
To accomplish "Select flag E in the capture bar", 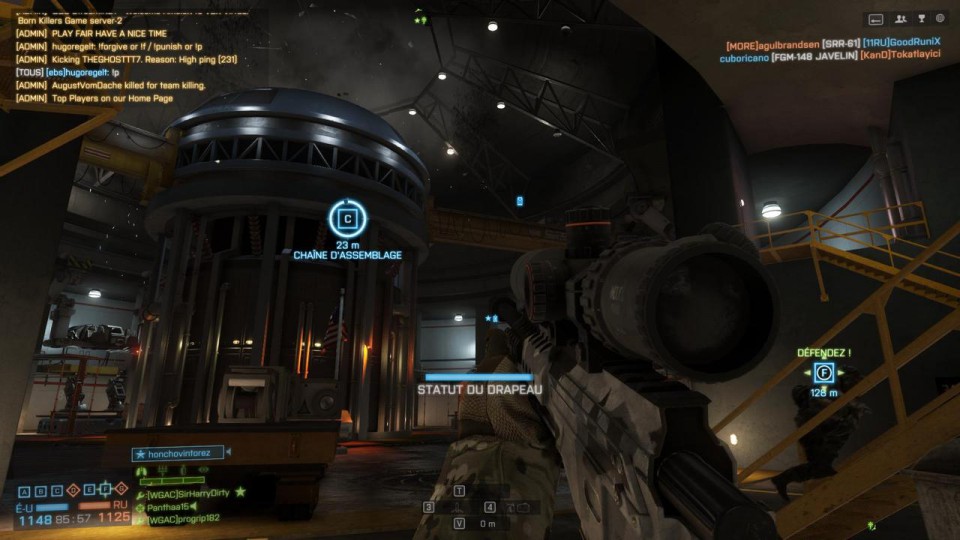I will click(x=88, y=490).
